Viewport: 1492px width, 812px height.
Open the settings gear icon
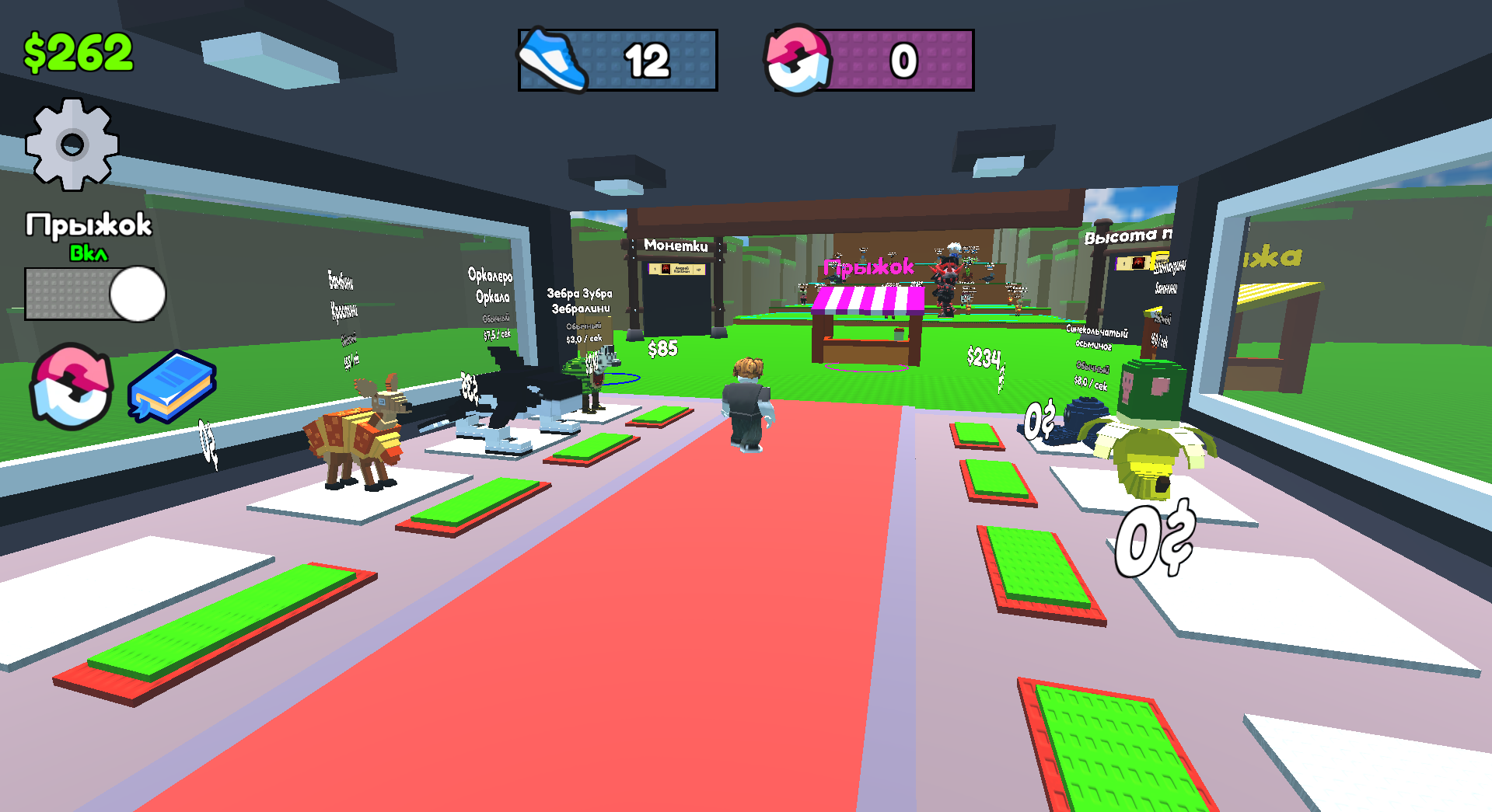(74, 144)
